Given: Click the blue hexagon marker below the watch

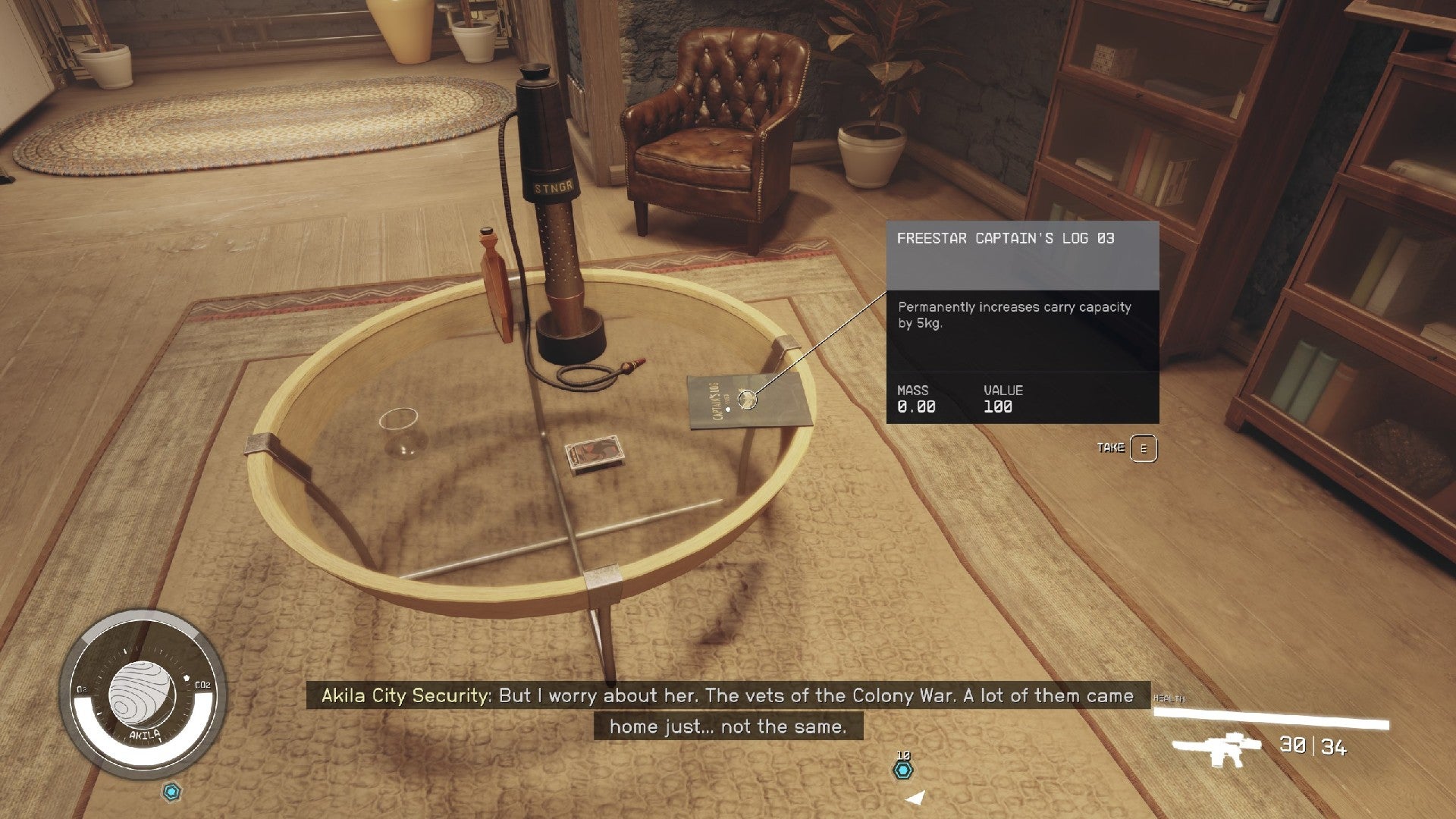Looking at the screenshot, I should click(x=173, y=792).
